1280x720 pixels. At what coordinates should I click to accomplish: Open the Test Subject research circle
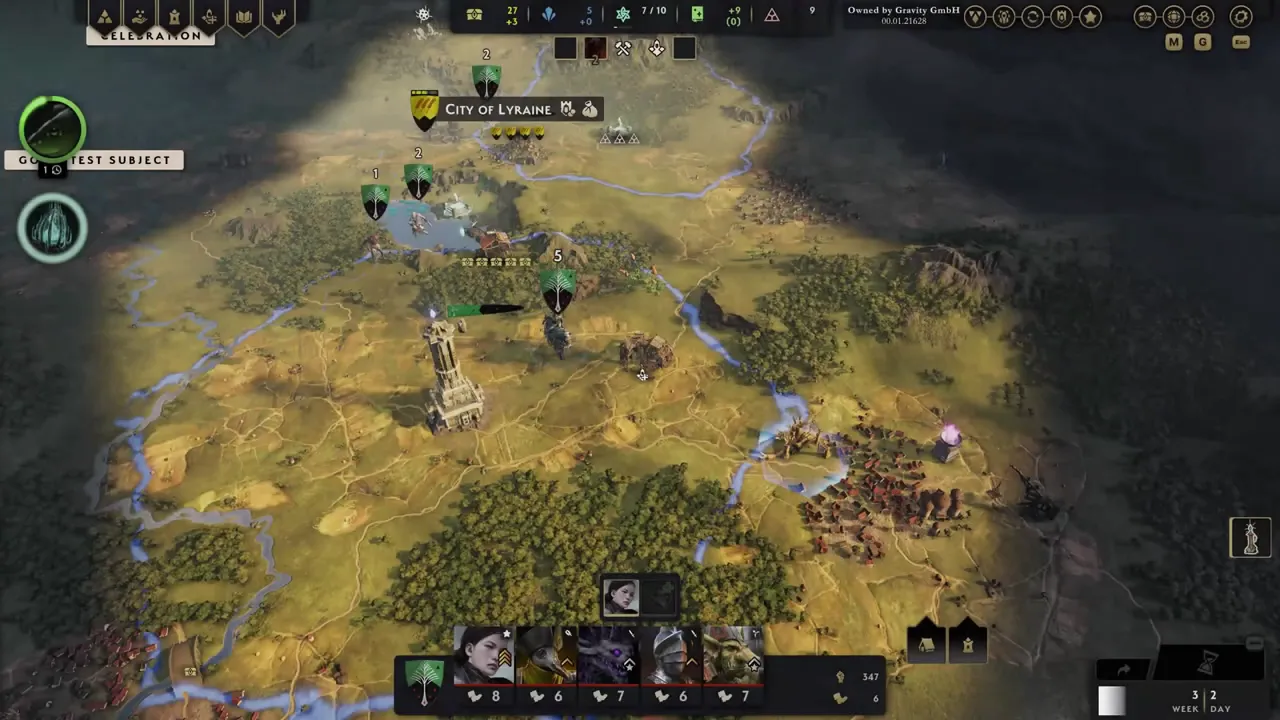[52, 129]
